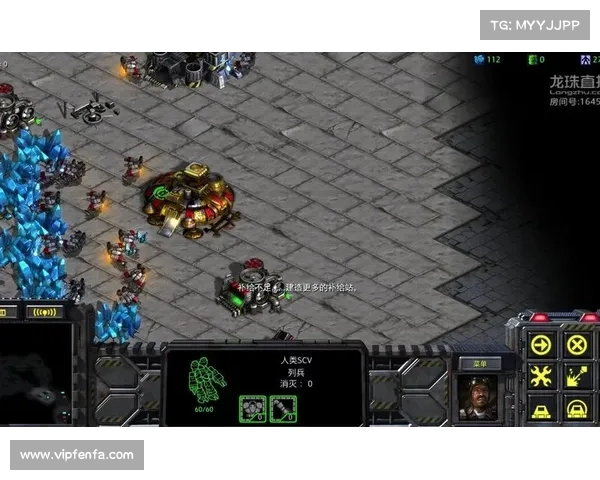Choose the Gather resources command icon
Image resolution: width=600 pixels, height=480 pixels.
[577, 377]
